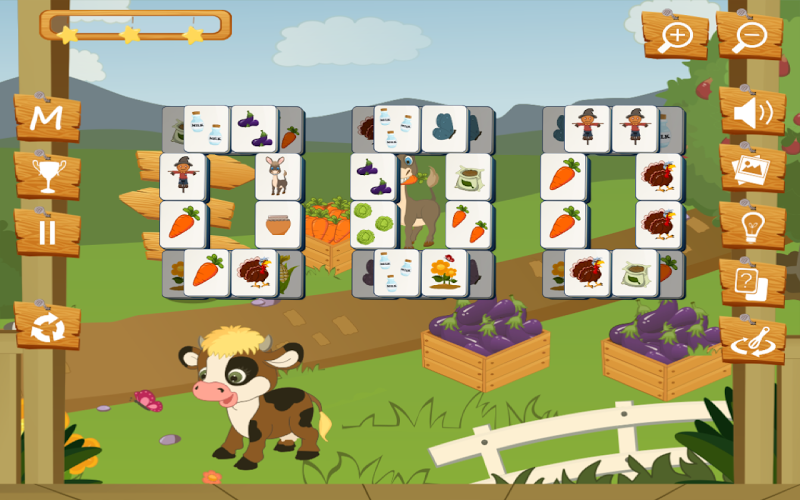Viewport: 800px width, 500px height.
Task: Zoom in with the magnifier plus button
Action: click(675, 36)
